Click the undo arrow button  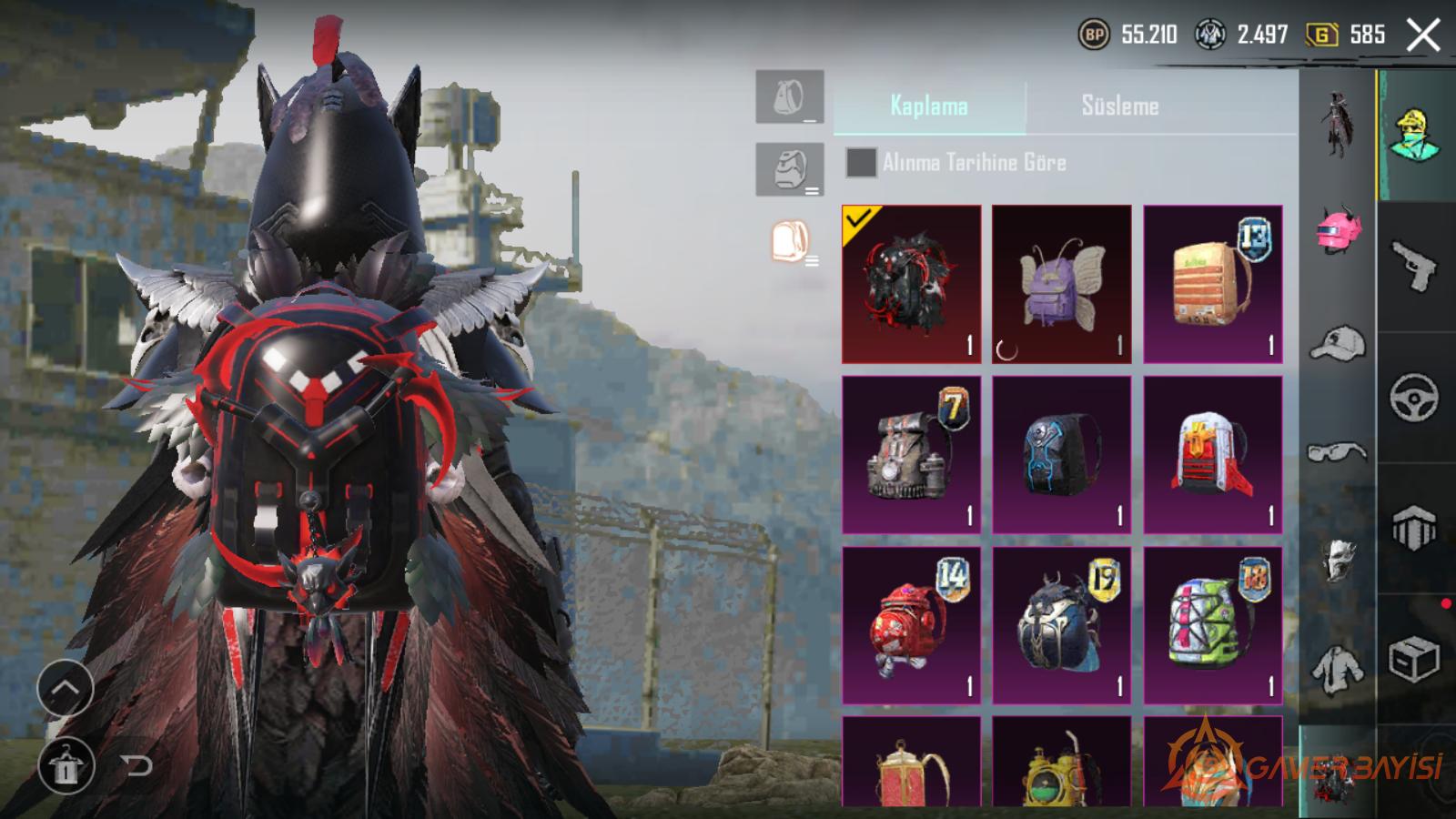[137, 766]
